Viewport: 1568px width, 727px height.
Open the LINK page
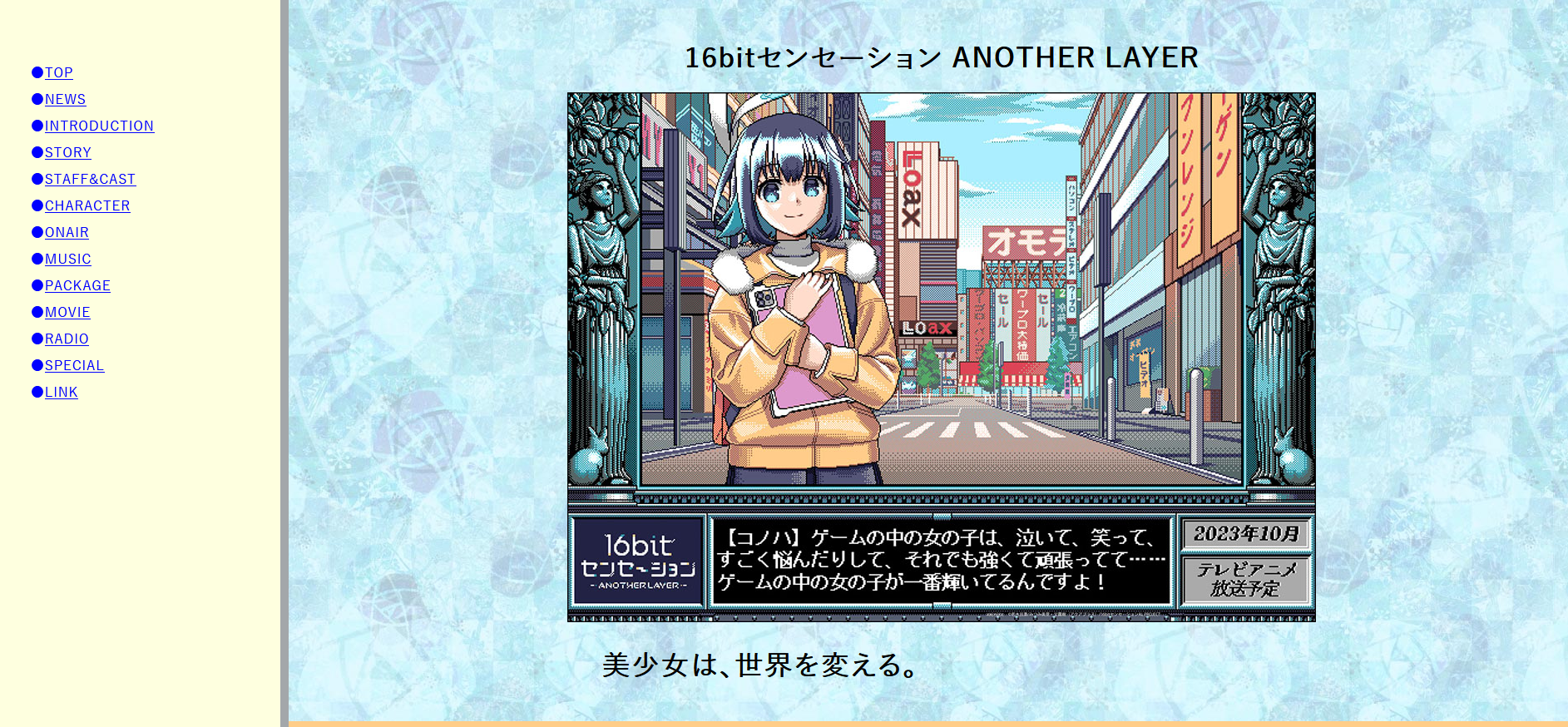[61, 392]
